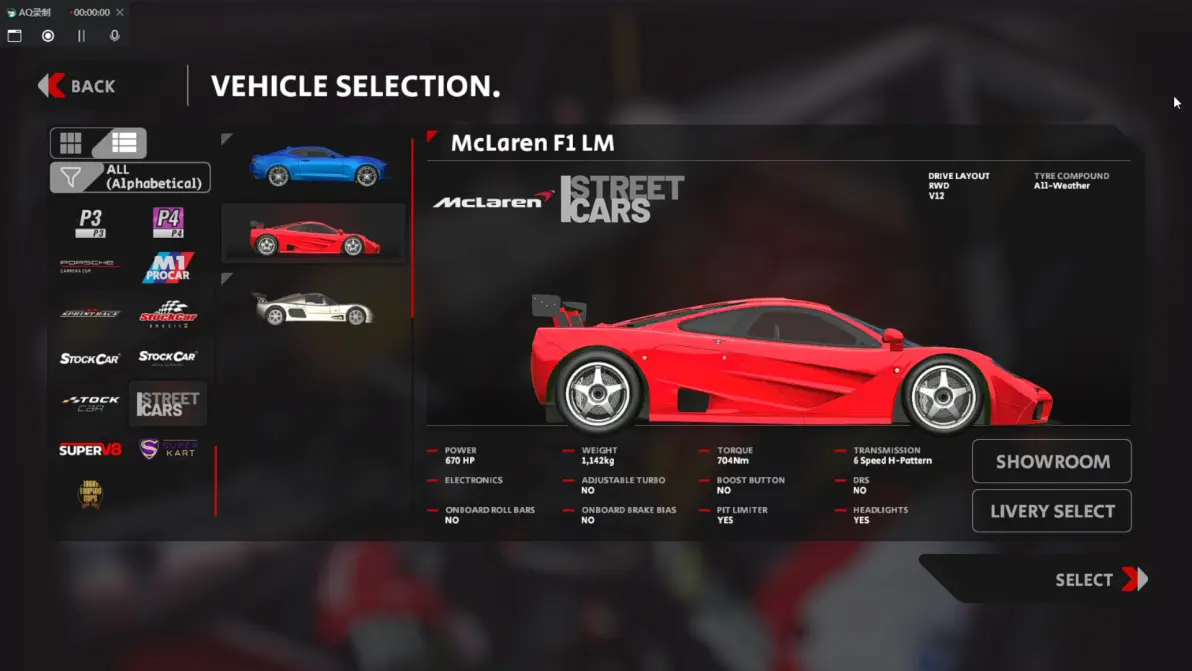Open the ALL (Alphabetical) filter
1192x671 pixels.
point(130,177)
